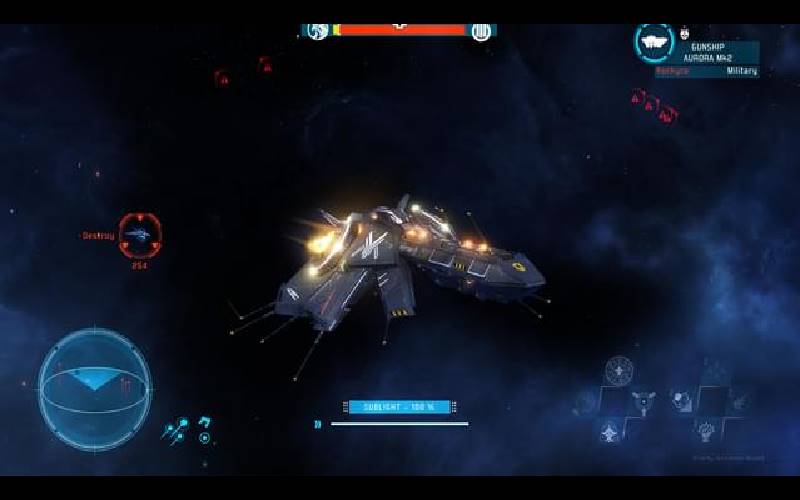This screenshot has width=800, height=500.
Task: Click the missile volley weapon icon
Action: pos(176,430)
